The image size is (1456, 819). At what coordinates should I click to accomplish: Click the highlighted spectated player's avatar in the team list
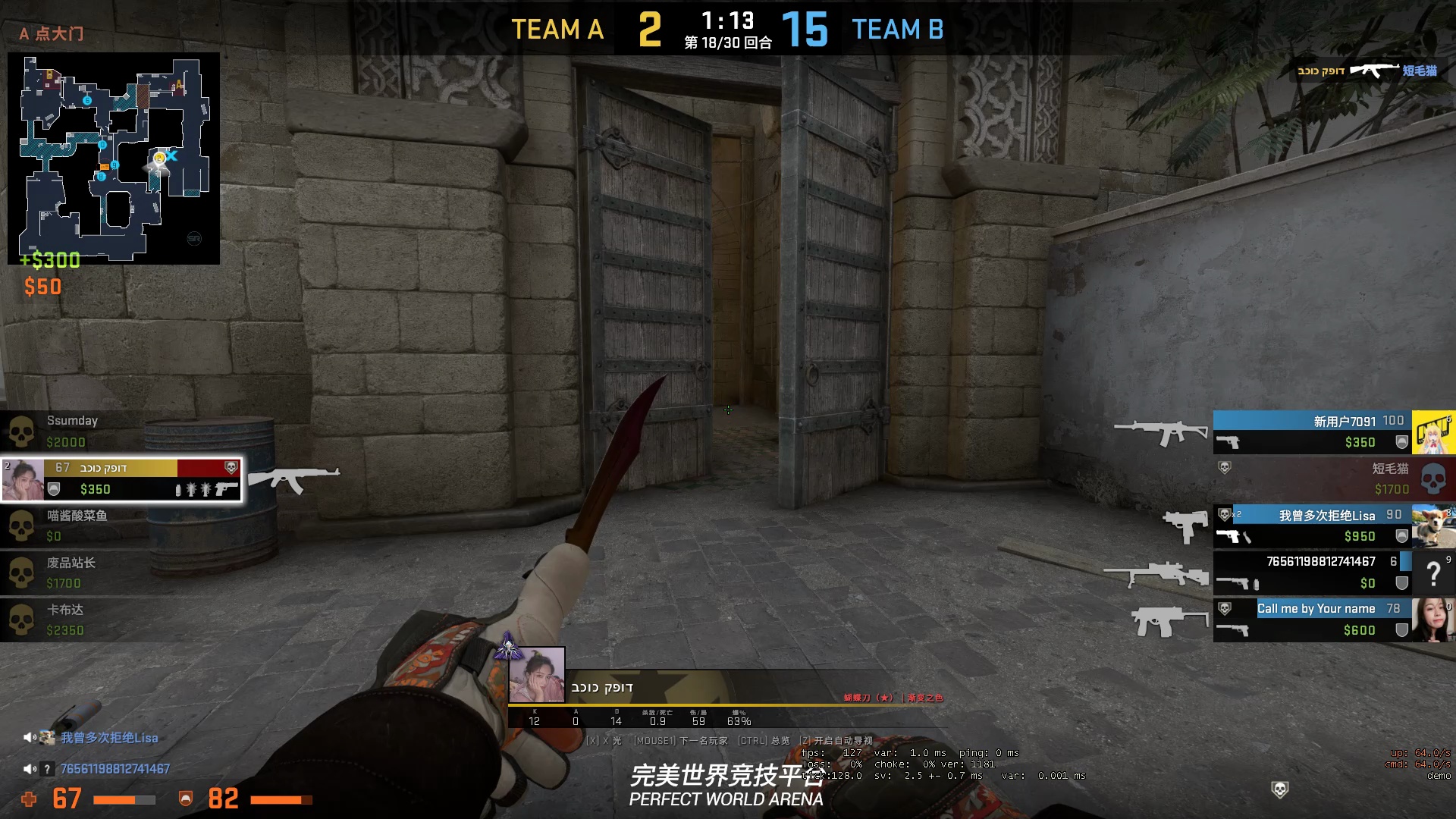23,479
